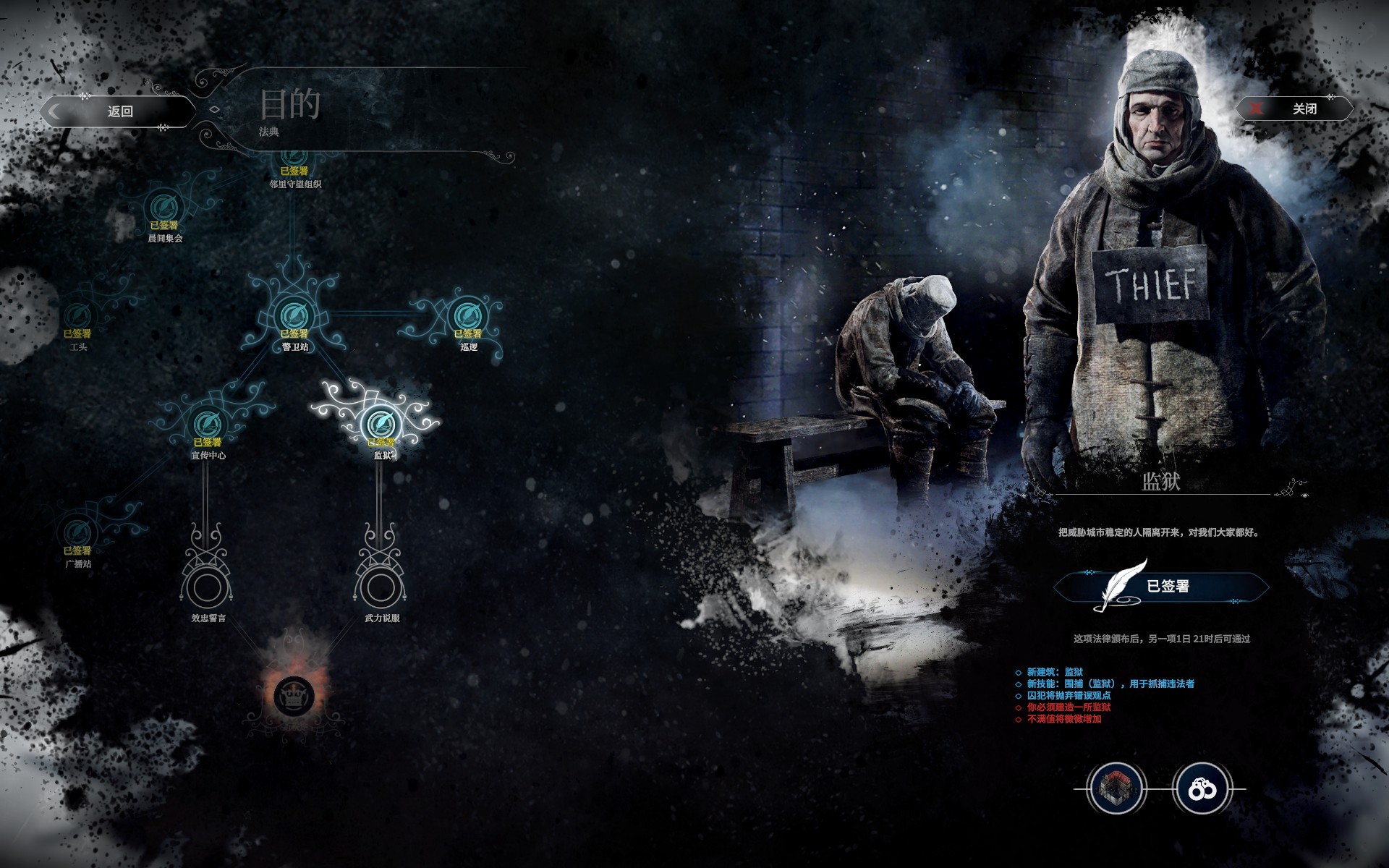Click the handcuffs ability icon
The width and height of the screenshot is (1389, 868).
click(x=1202, y=788)
